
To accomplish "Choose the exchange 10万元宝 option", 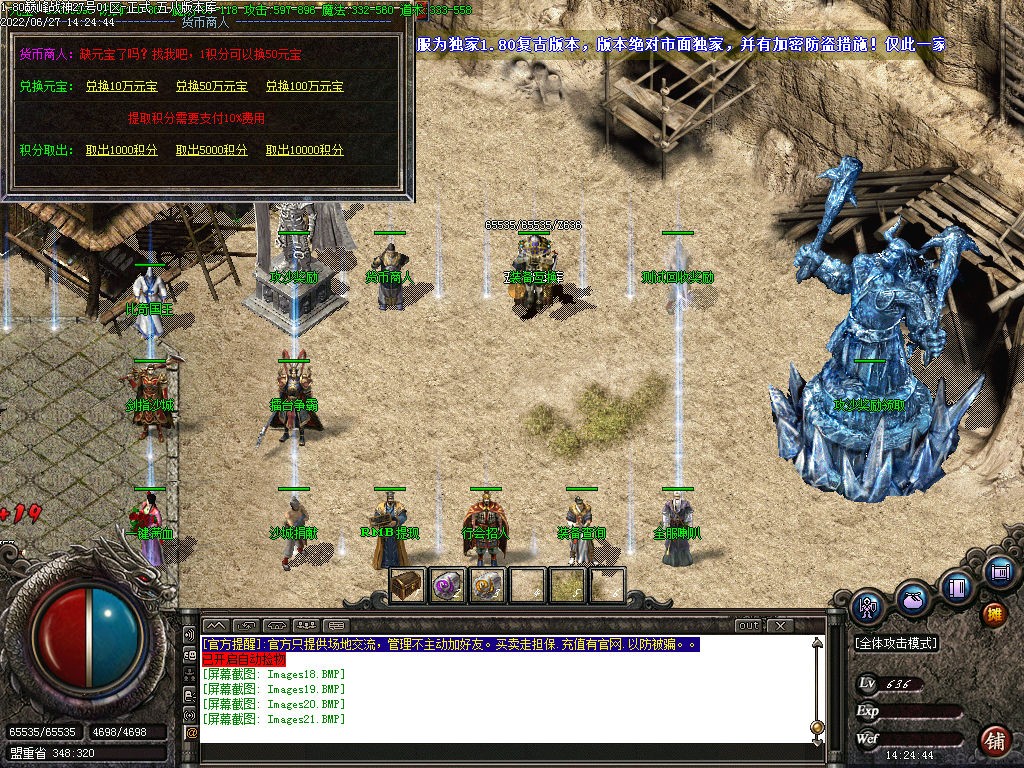I will click(121, 87).
